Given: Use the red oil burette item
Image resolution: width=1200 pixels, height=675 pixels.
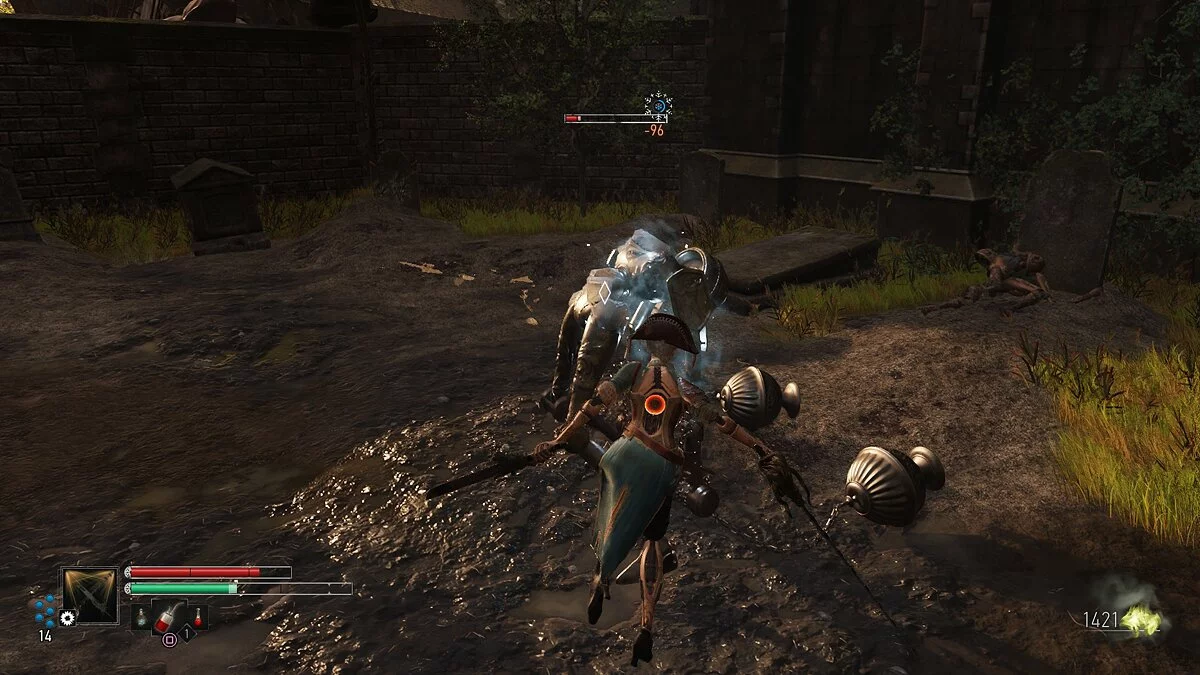Looking at the screenshot, I should click(x=170, y=615).
